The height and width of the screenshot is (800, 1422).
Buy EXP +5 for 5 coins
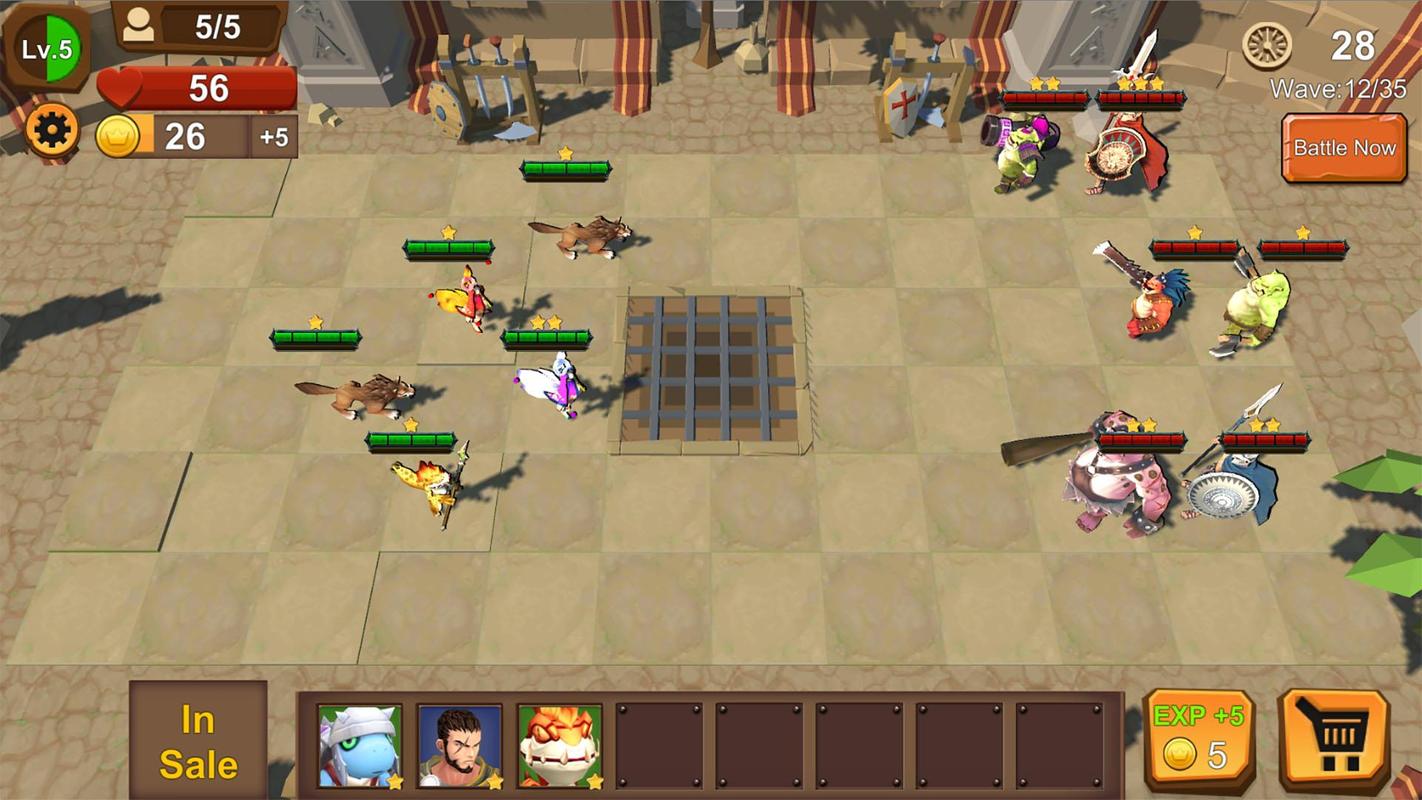(1198, 740)
